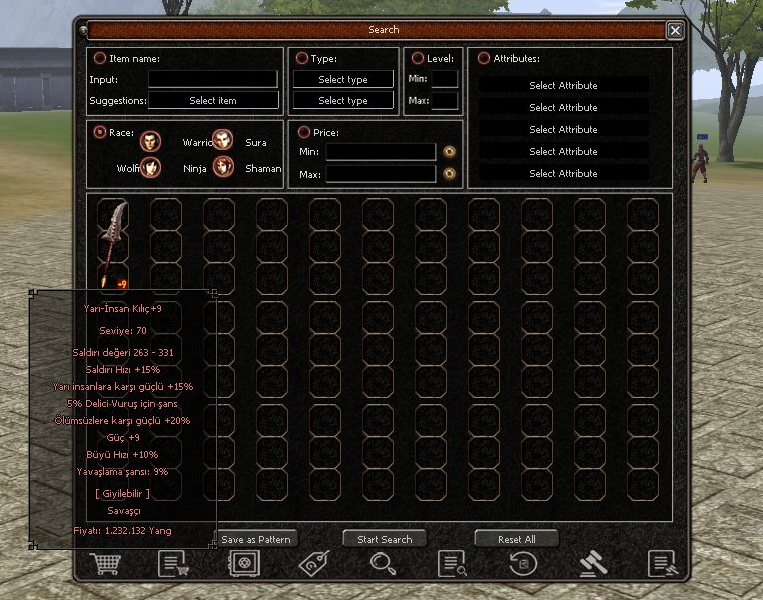The image size is (763, 600).
Task: Turn on the Attributes filter radio
Action: (484, 59)
